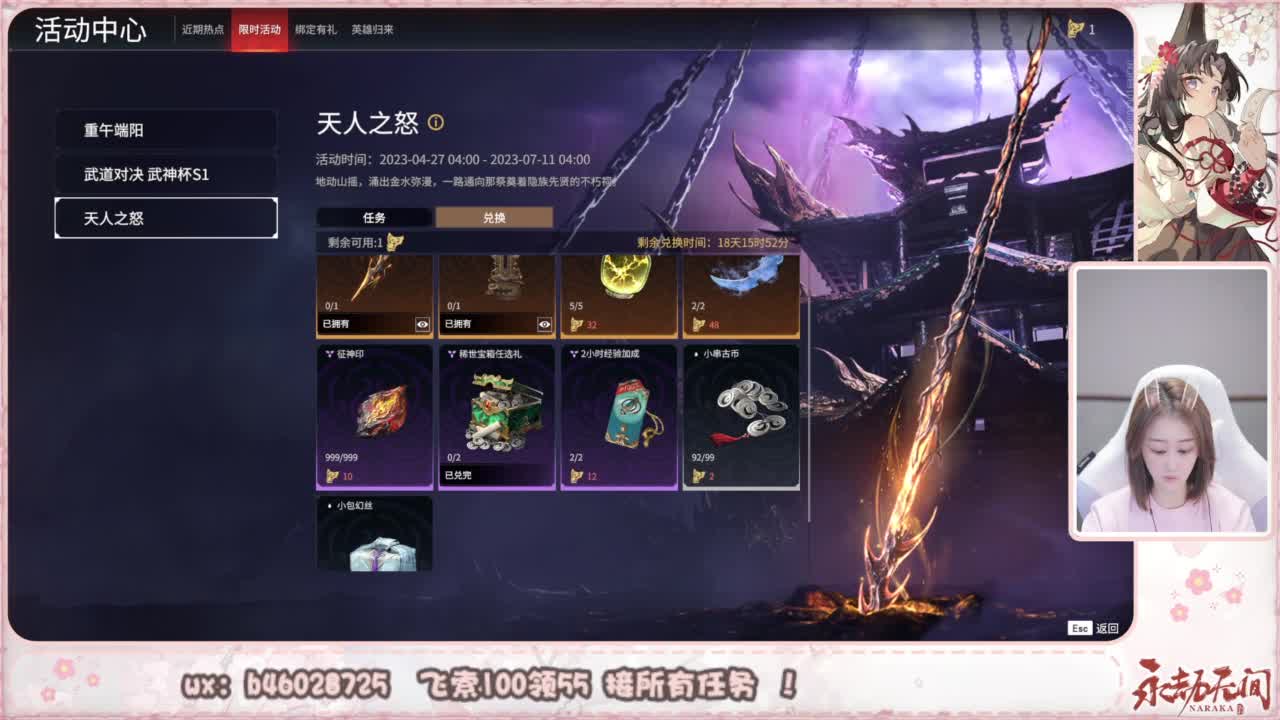The width and height of the screenshot is (1280, 720).
Task: Switch to the 任务 tab
Action: [373, 216]
